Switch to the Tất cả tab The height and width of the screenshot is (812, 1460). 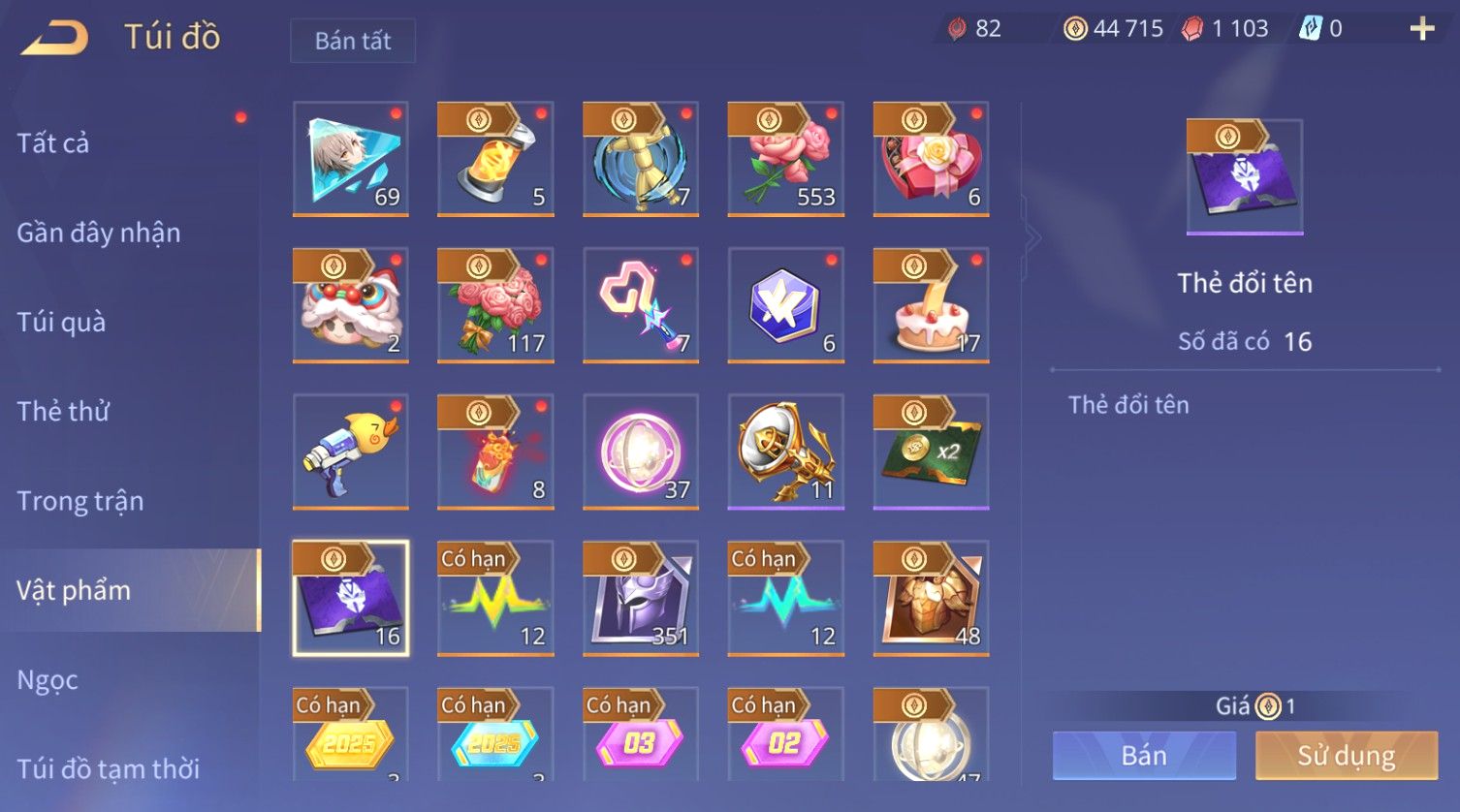tap(53, 143)
